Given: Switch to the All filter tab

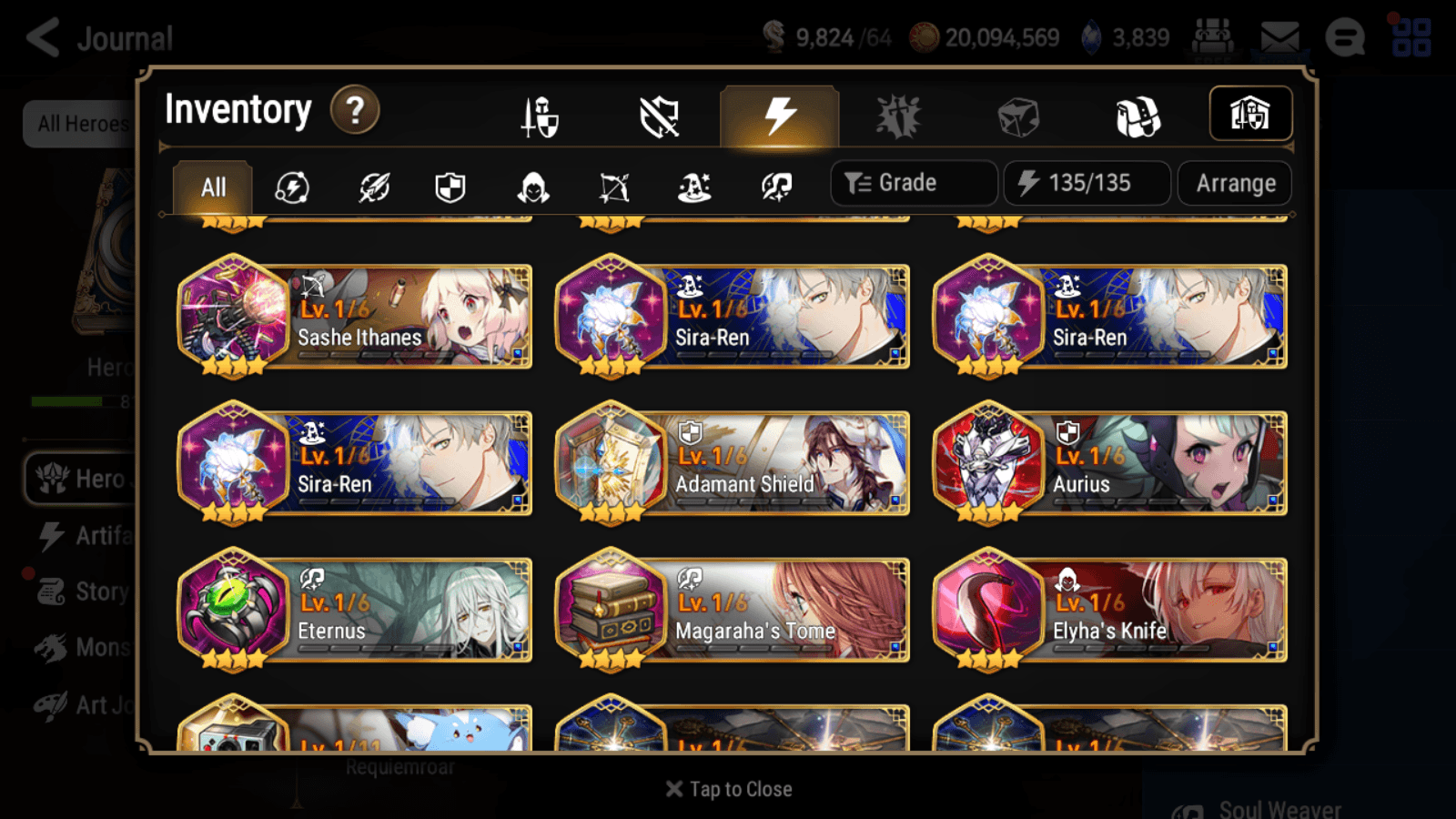Looking at the screenshot, I should pos(211,187).
